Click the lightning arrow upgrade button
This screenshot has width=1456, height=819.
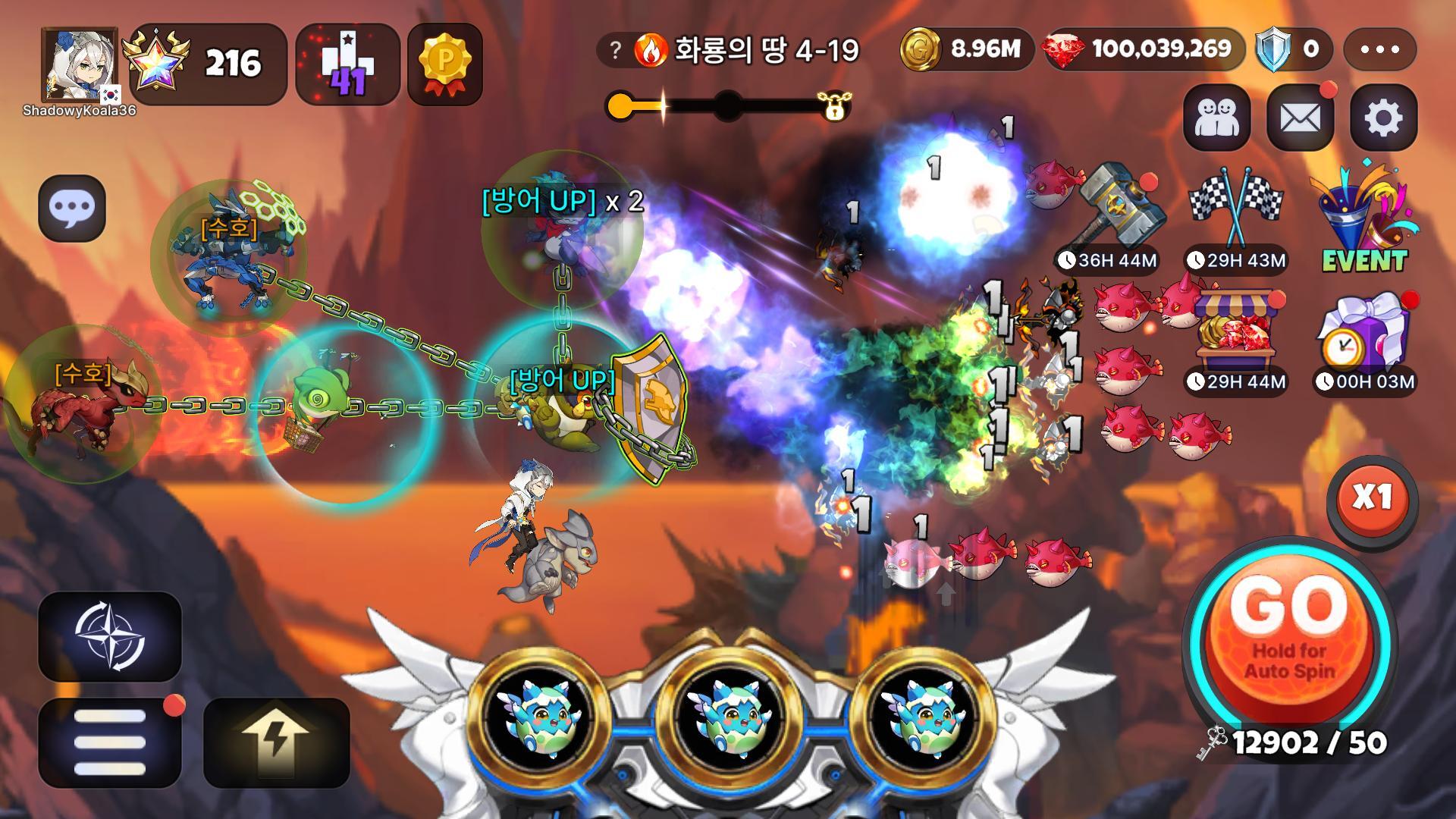click(x=277, y=742)
